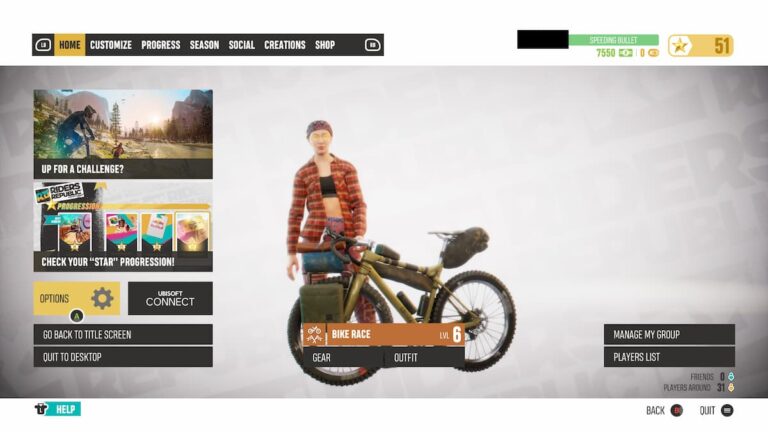The image size is (768, 432).
Task: Go to the Progress tab
Action: point(160,45)
